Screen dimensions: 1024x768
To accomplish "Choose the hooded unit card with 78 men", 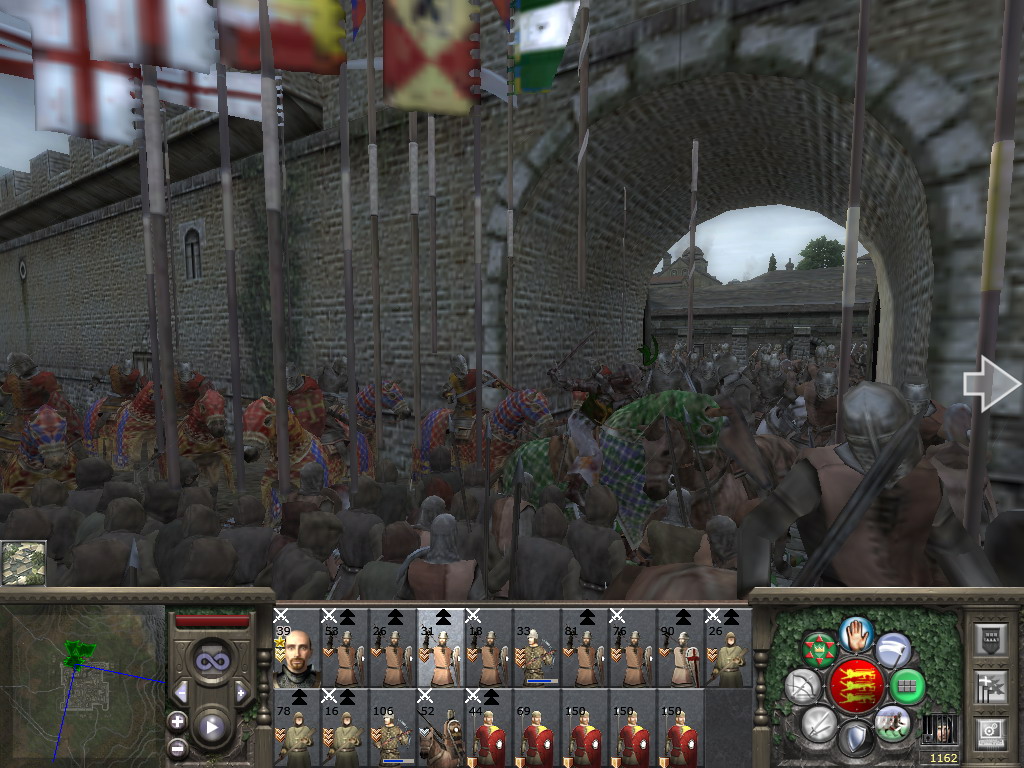I will tap(296, 730).
